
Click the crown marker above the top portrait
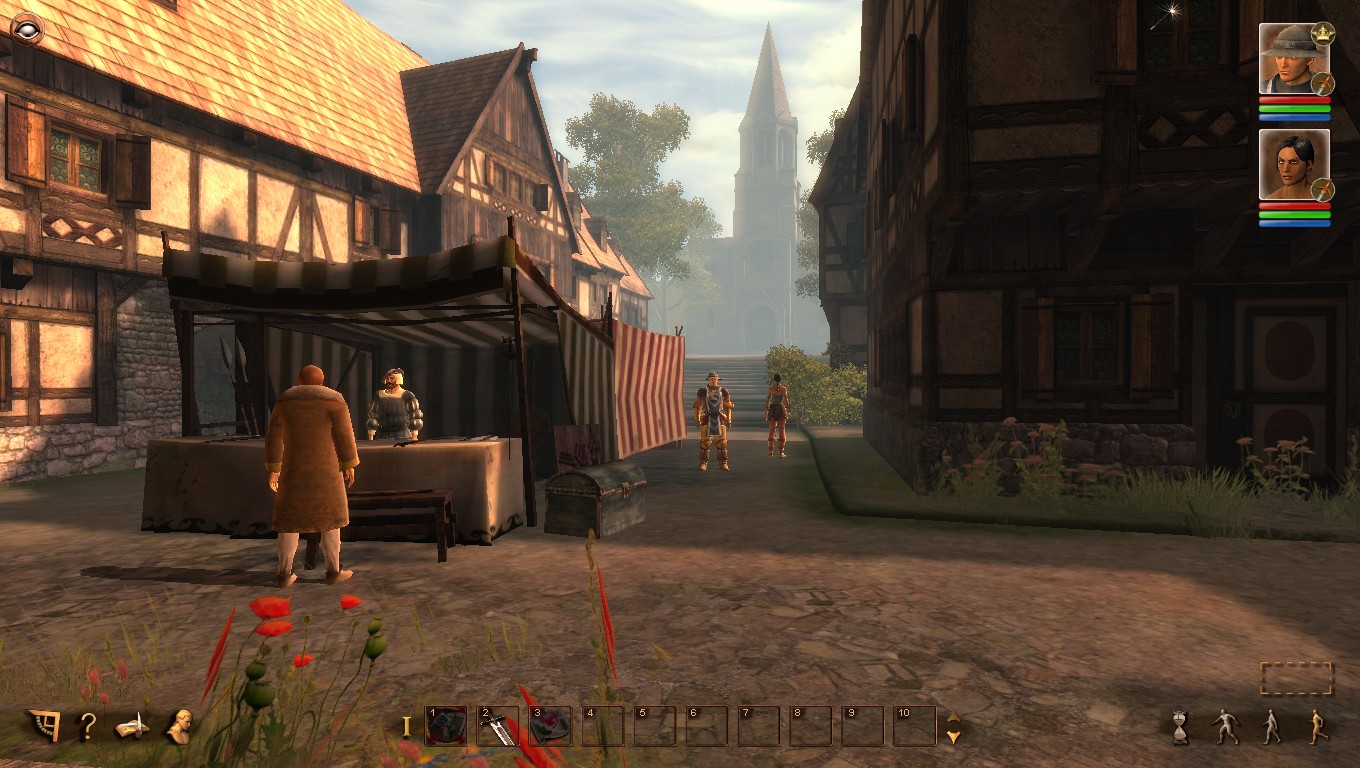[x=1323, y=32]
